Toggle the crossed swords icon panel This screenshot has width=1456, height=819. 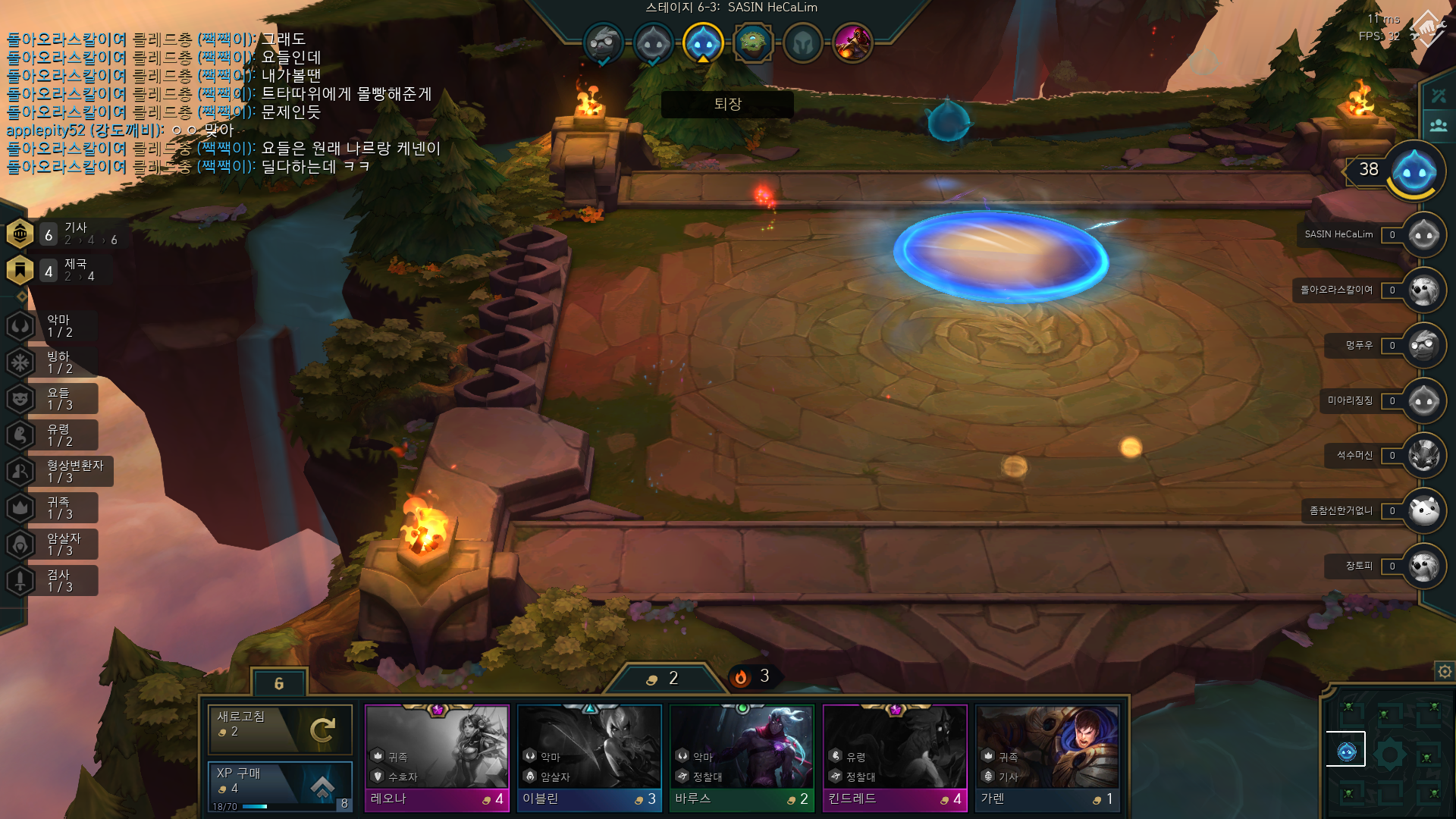pyautogui.click(x=1439, y=96)
